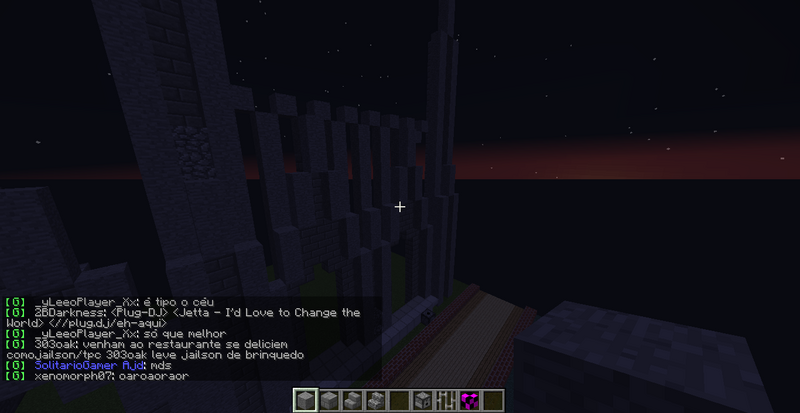The width and height of the screenshot is (800, 413).
Task: Choose the smooth stone stairs slot
Action: pos(353,400)
